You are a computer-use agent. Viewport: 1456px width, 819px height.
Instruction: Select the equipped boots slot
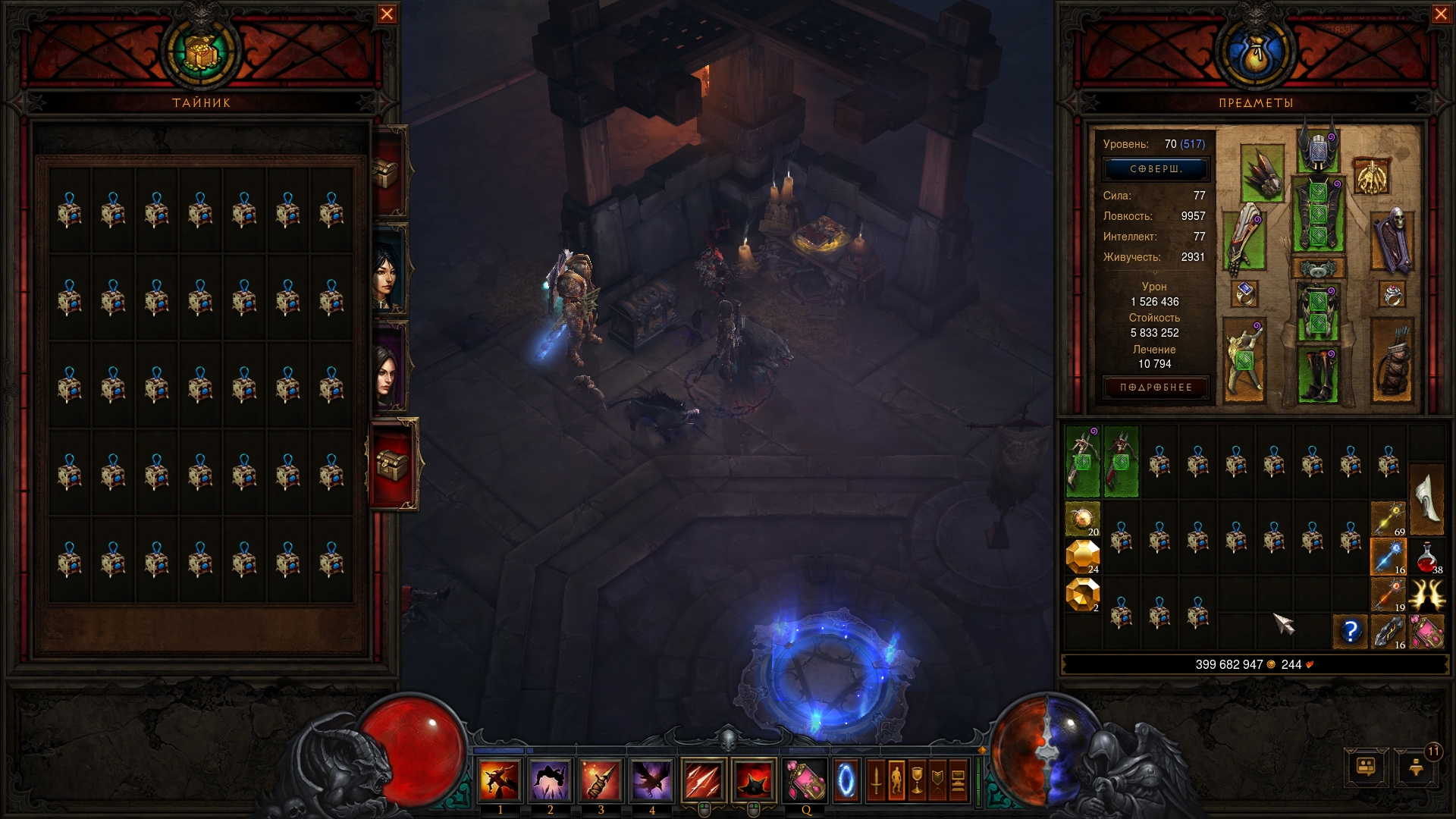pos(1318,373)
